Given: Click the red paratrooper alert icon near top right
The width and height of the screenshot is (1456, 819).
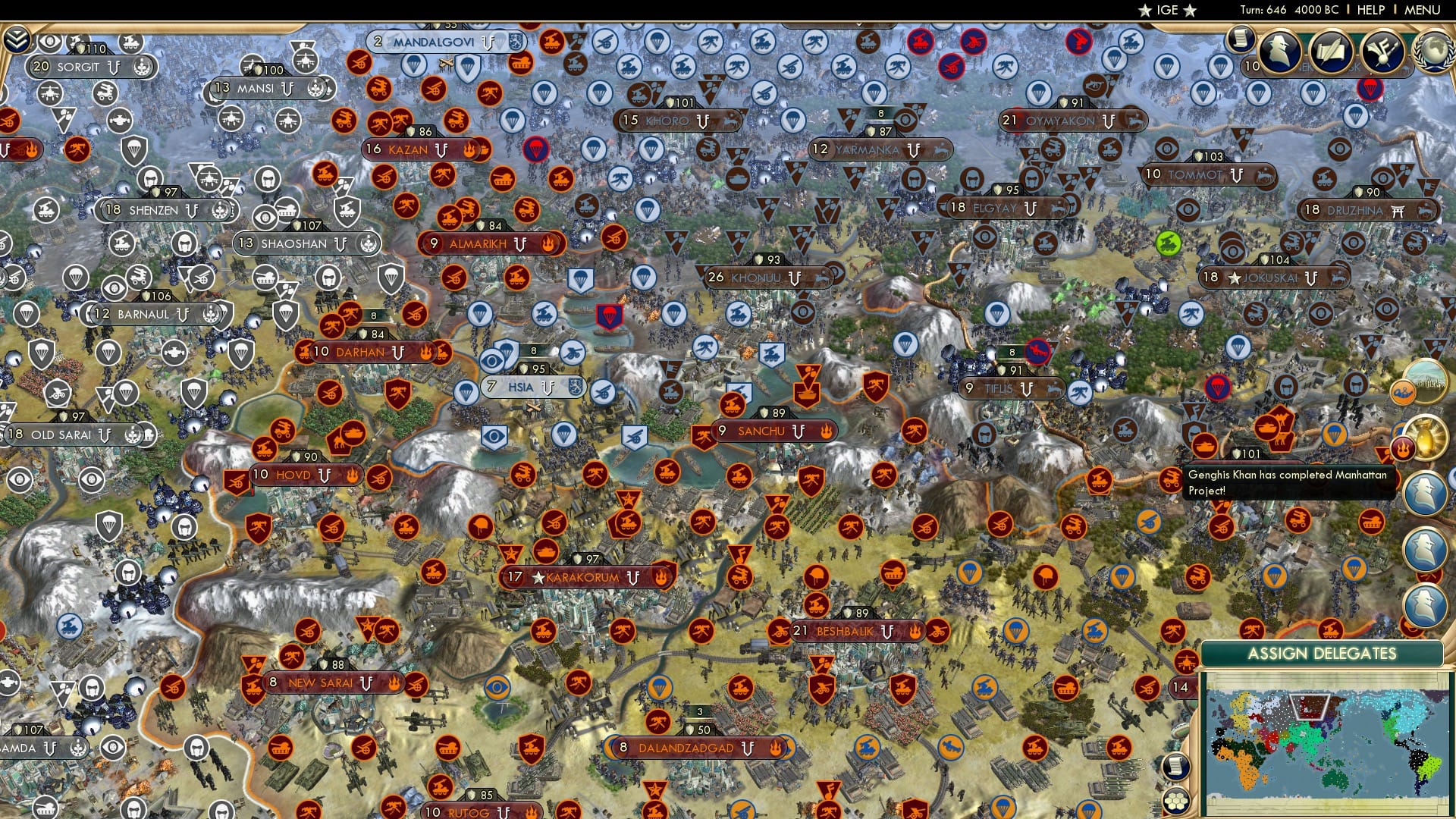Looking at the screenshot, I should point(1370,87).
